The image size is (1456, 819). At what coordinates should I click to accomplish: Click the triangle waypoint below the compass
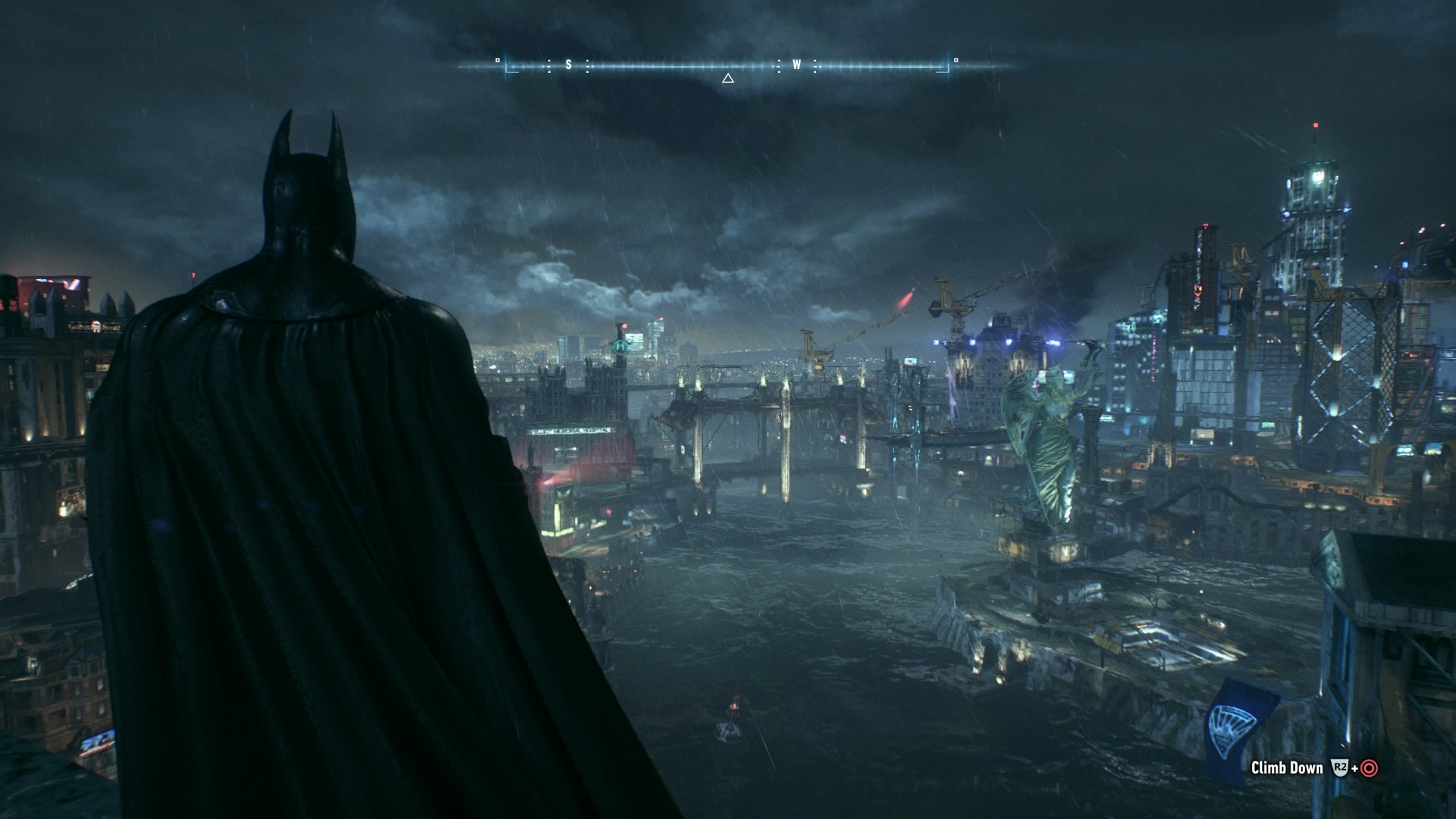[727, 77]
